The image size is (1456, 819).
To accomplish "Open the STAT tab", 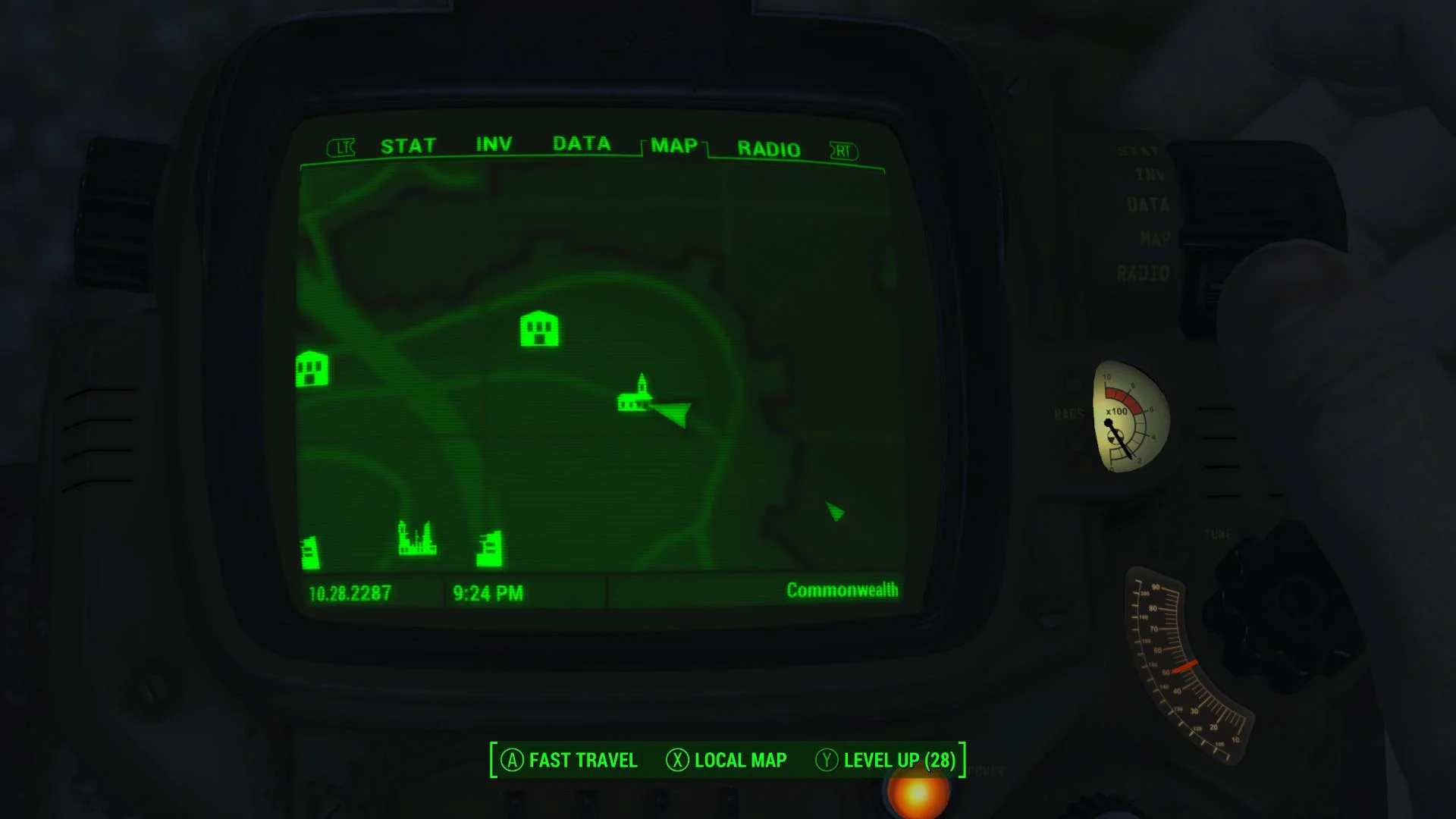I will pyautogui.click(x=409, y=144).
